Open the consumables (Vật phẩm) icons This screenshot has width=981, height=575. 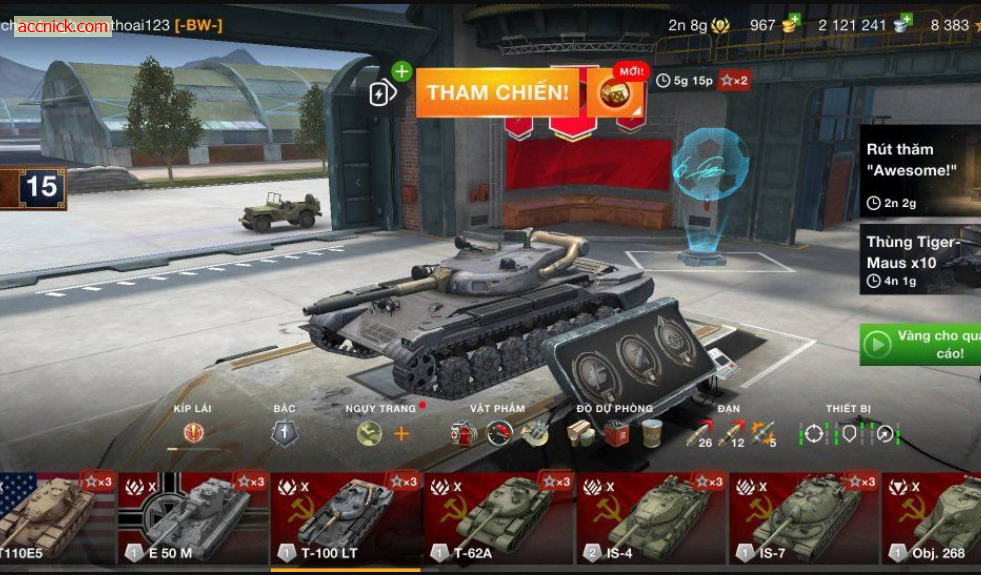point(498,433)
